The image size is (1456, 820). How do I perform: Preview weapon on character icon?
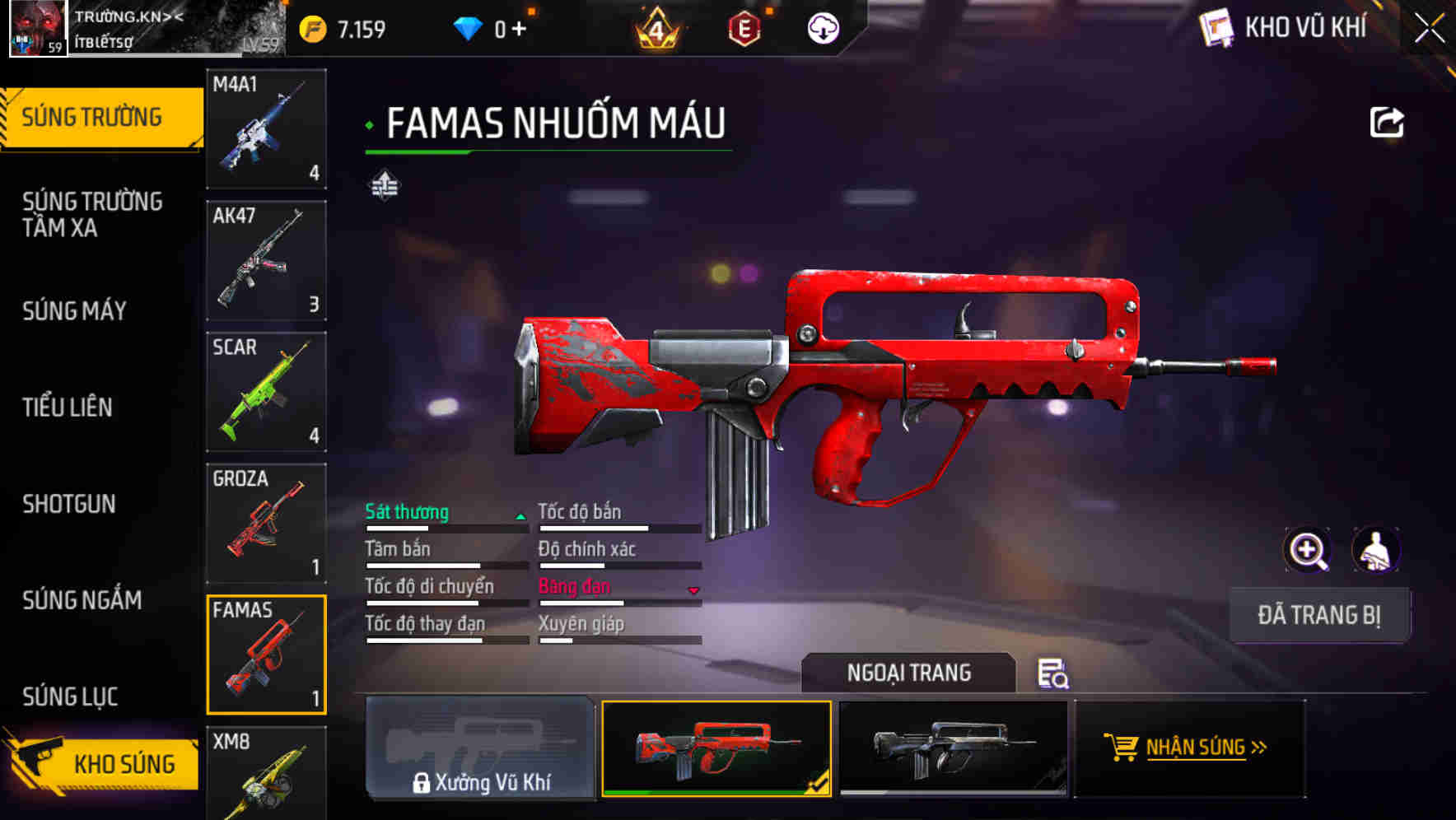(x=1375, y=550)
